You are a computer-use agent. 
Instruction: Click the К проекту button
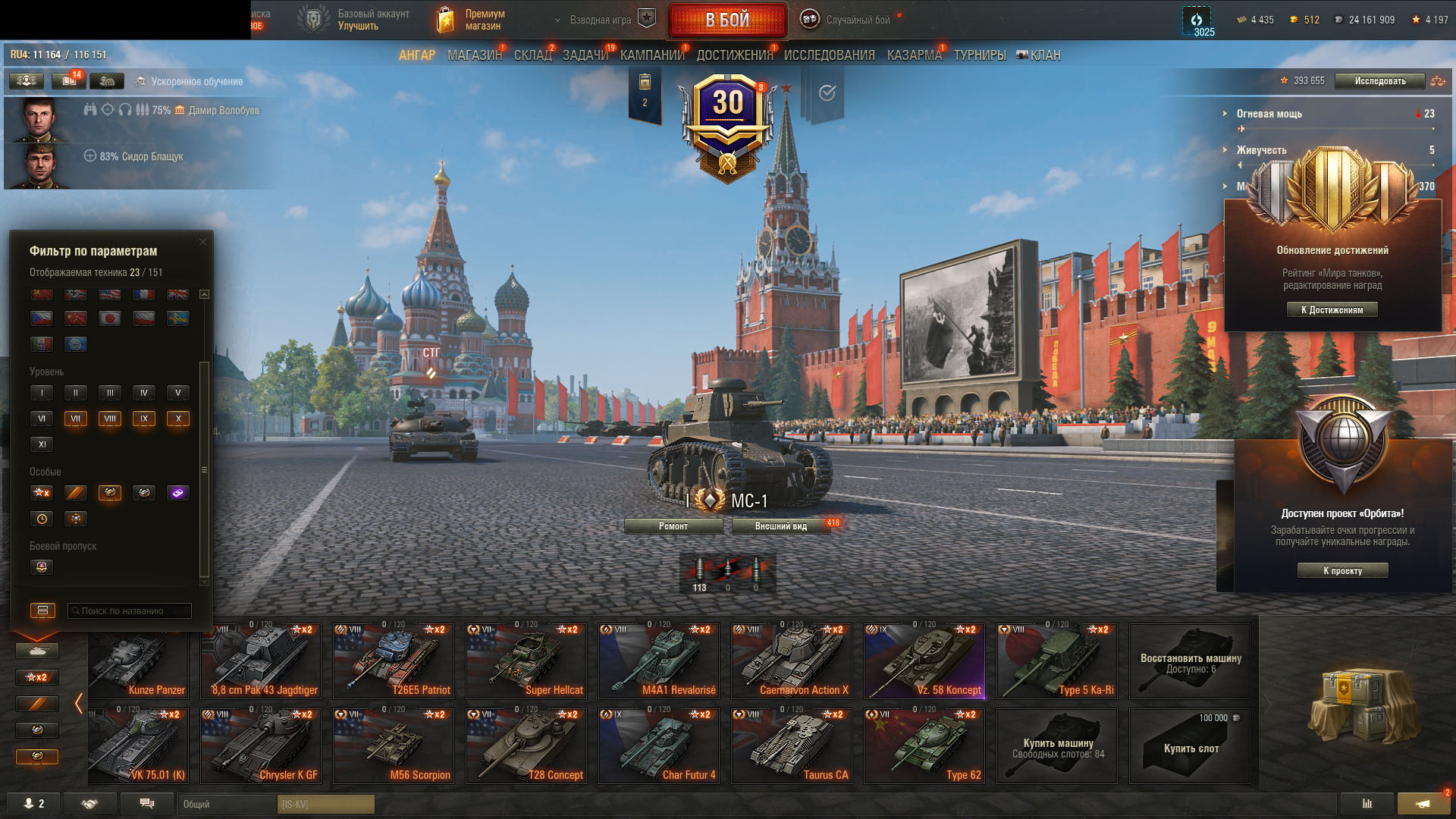point(1342,571)
